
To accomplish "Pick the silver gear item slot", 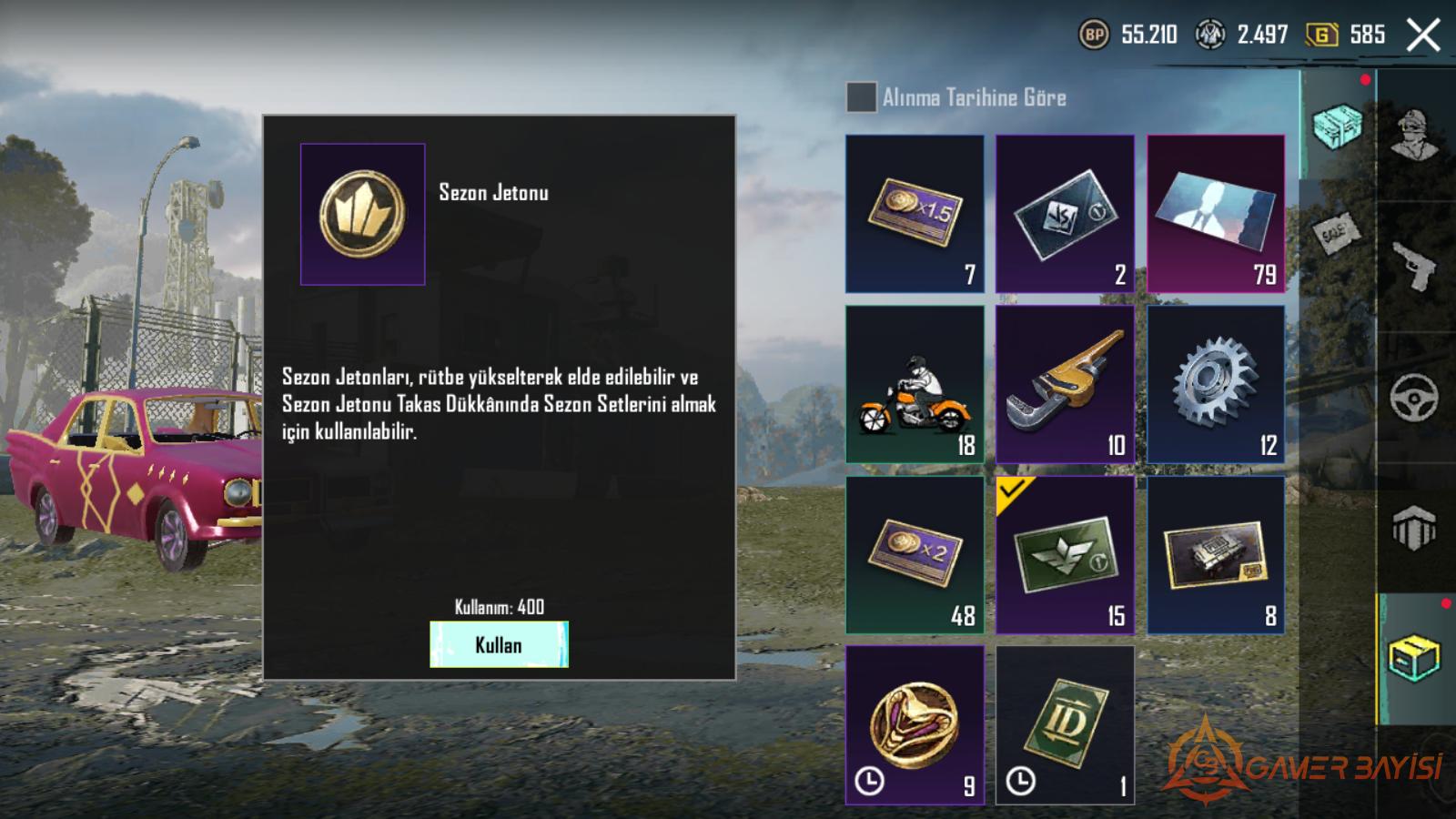I will coord(1216,384).
